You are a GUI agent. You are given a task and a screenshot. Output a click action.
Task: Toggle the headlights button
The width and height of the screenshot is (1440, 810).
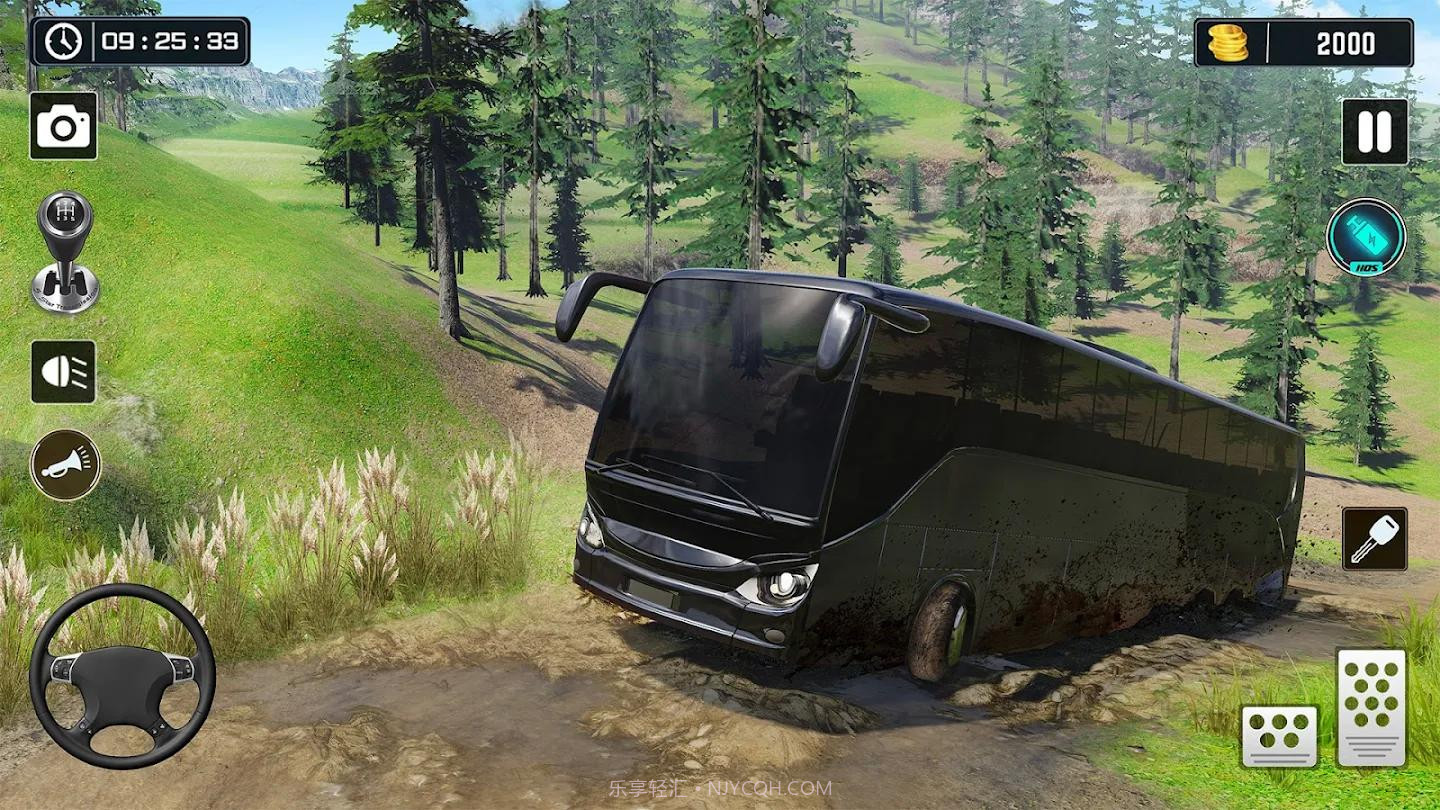pyautogui.click(x=63, y=372)
